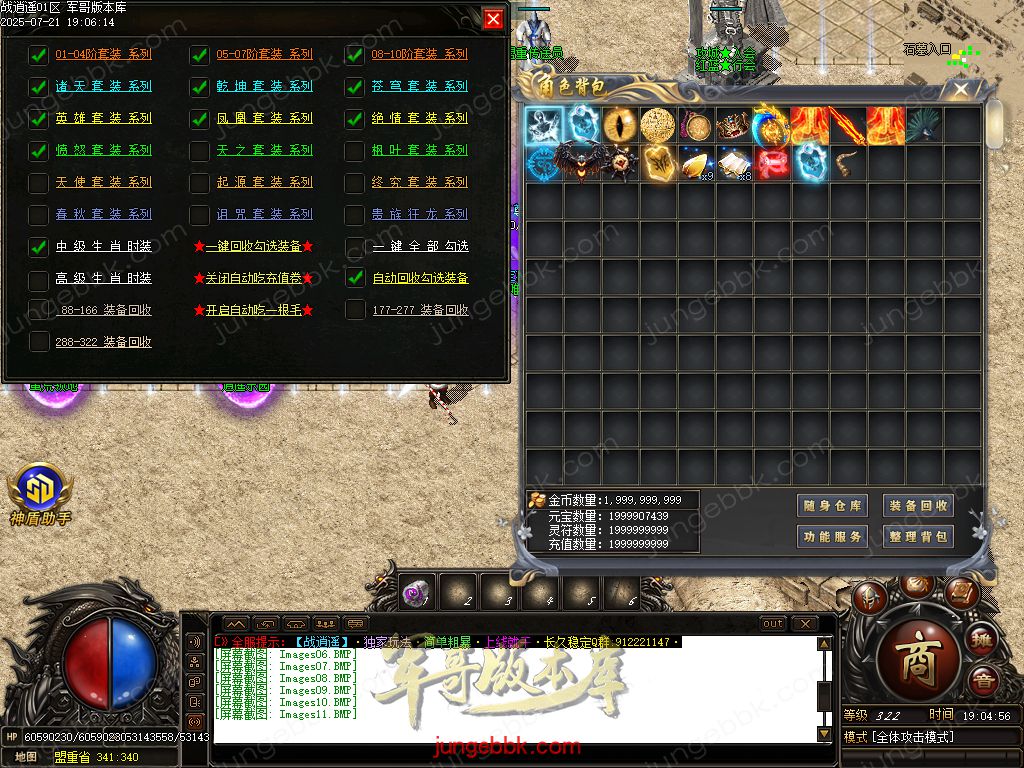Tick the 贵族狂龙系列 checkbox
The height and width of the screenshot is (768, 1024).
point(355,215)
